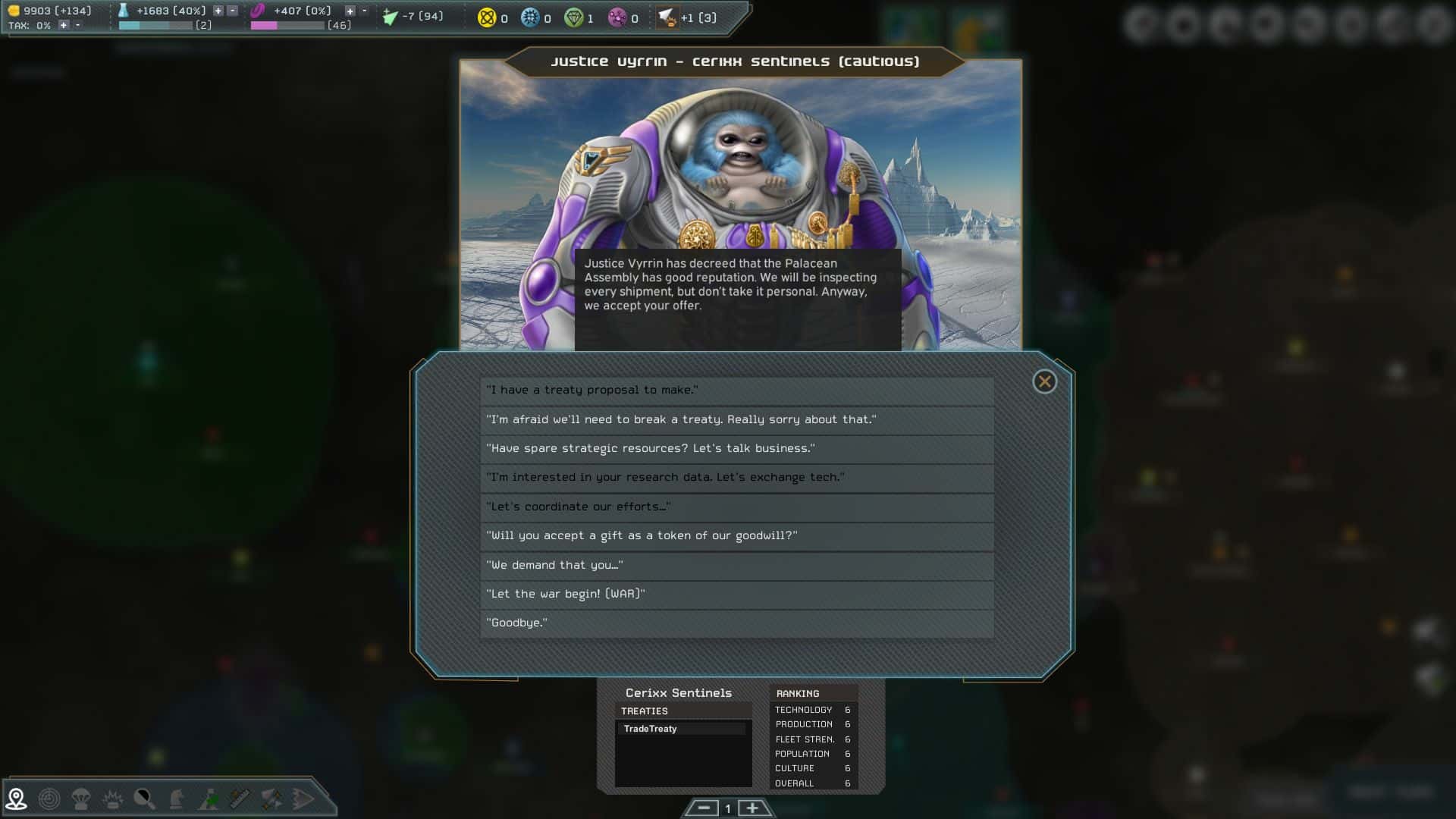The width and height of the screenshot is (1456, 819).
Task: Say "Goodbye." to Justice Vyrrin
Action: coord(736,623)
